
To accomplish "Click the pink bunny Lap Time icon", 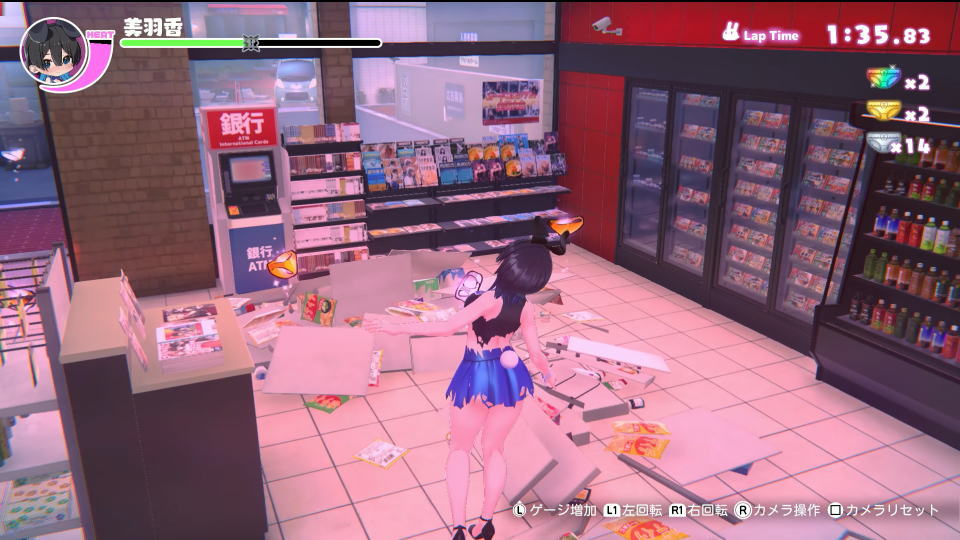I will click(730, 33).
